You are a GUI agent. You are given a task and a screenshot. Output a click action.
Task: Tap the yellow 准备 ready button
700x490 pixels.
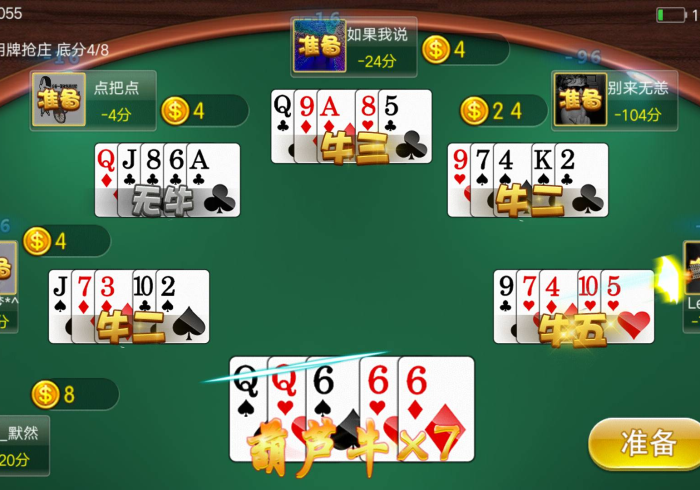point(646,444)
